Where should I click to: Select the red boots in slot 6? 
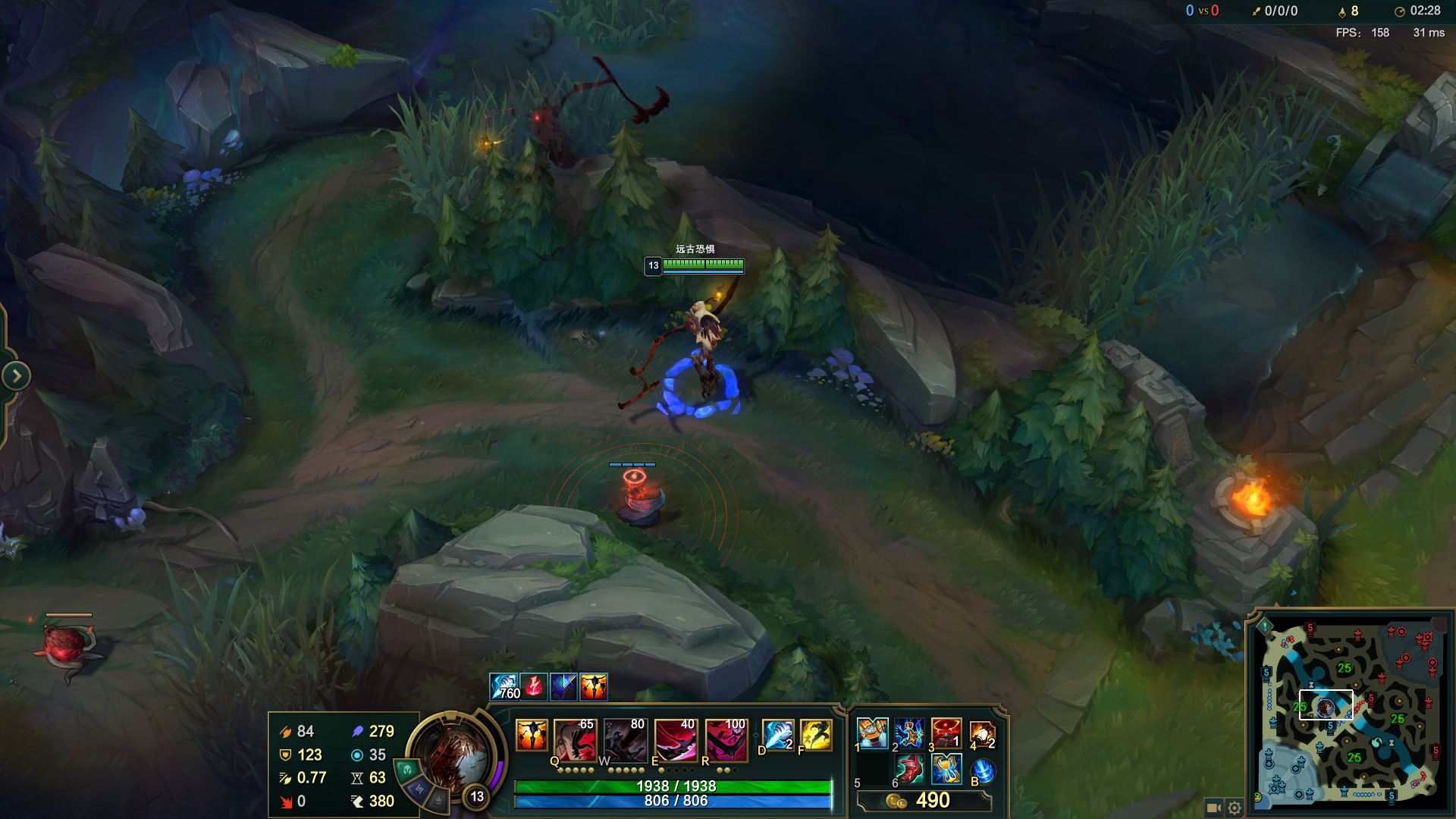coord(908,770)
